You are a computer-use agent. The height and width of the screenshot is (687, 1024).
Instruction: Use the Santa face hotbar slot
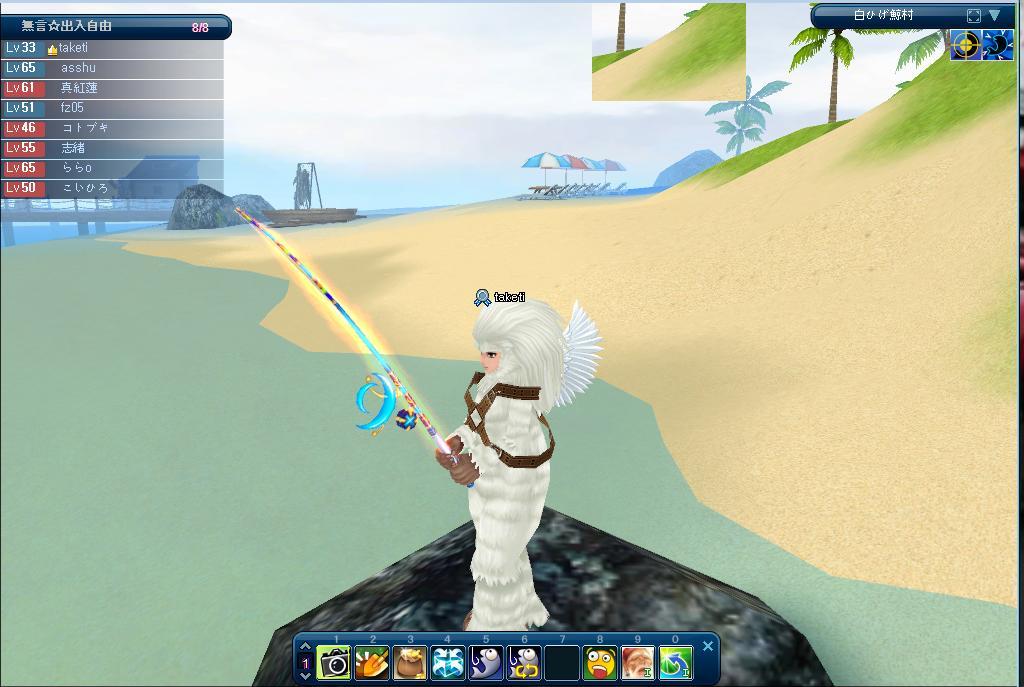click(638, 663)
